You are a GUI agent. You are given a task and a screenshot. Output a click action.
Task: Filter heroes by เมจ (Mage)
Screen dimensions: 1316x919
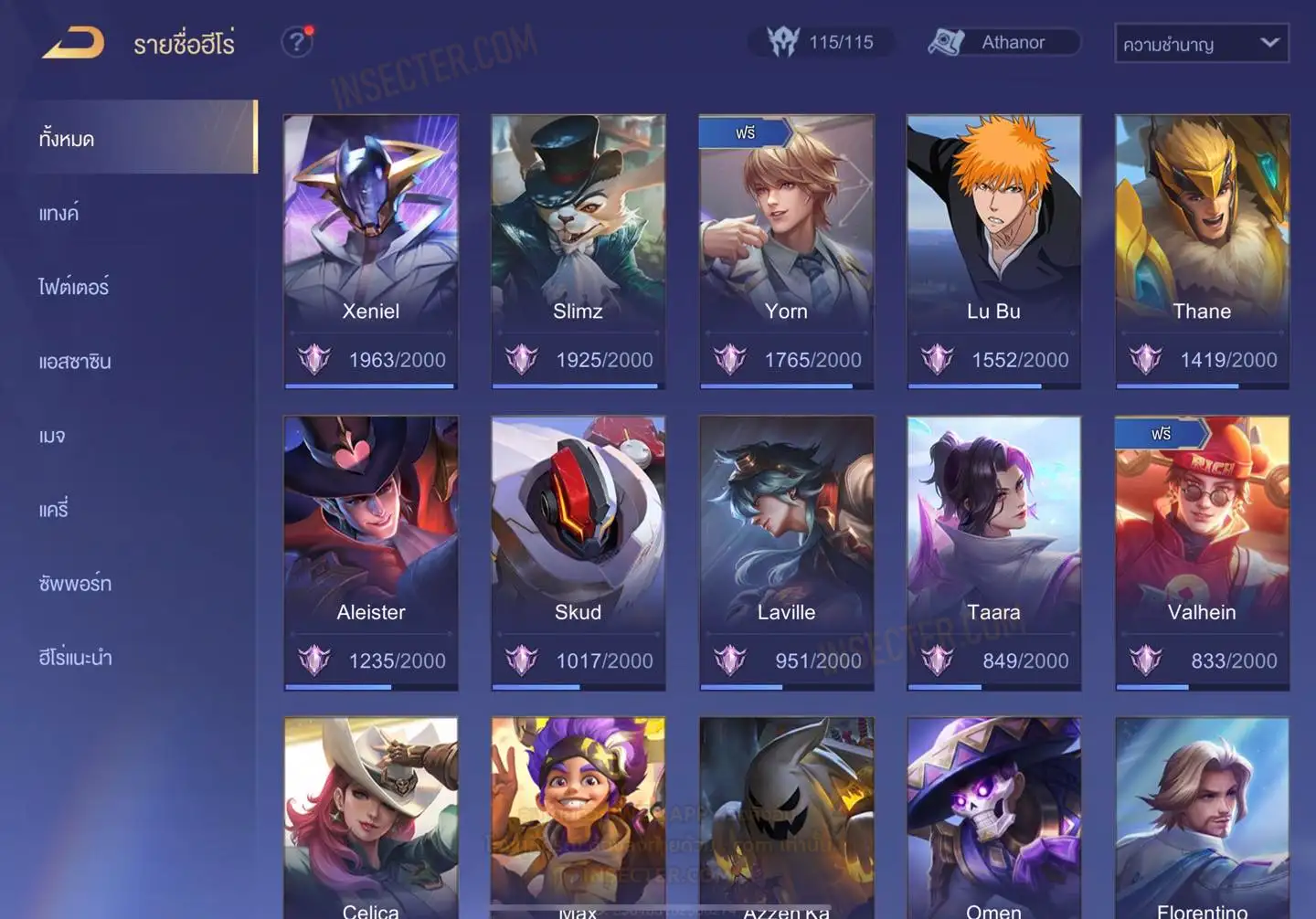(53, 435)
